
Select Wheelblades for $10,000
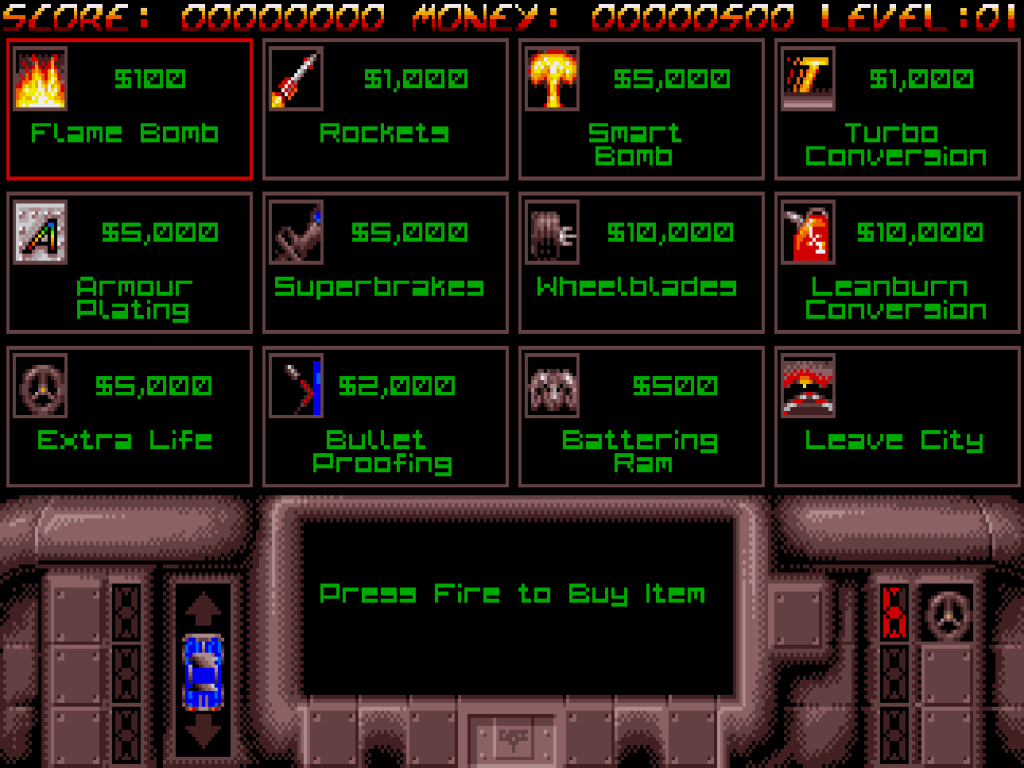pyautogui.click(x=641, y=263)
